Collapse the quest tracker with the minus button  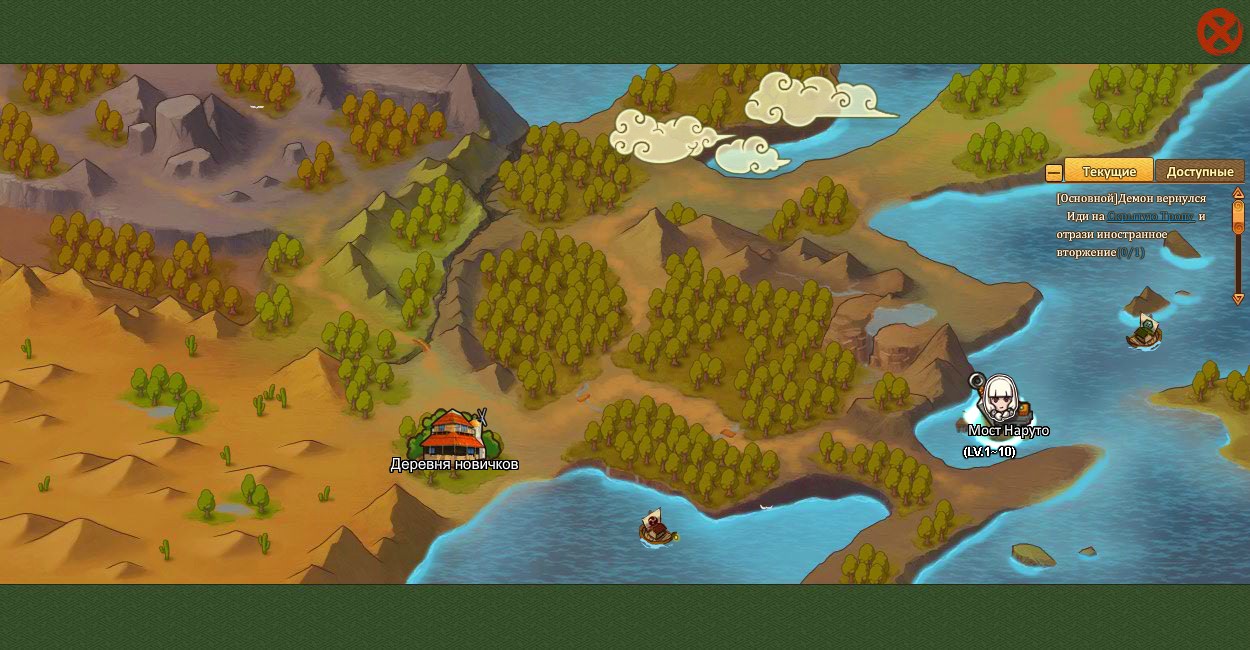pos(1053,173)
